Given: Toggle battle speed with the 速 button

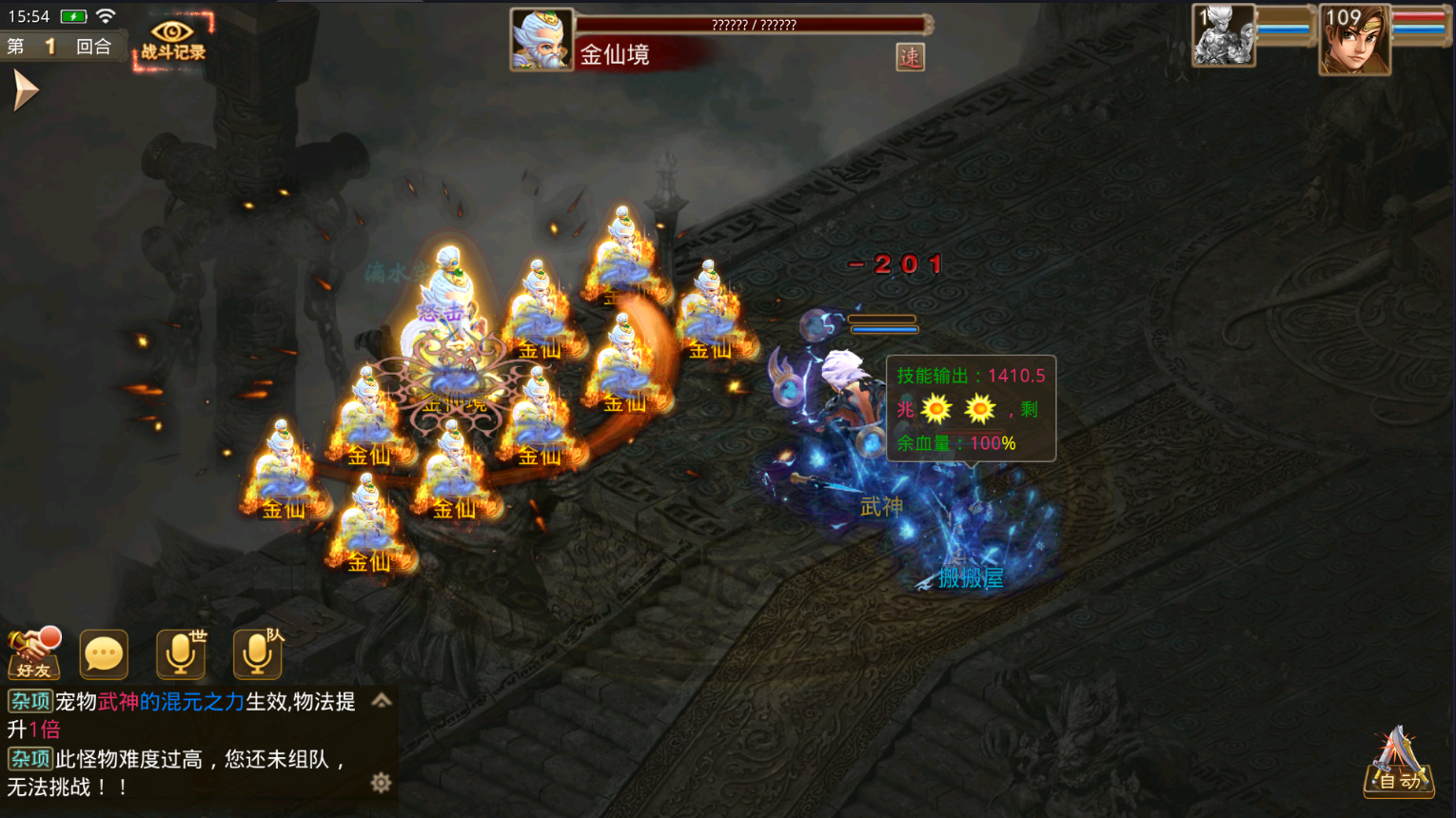Looking at the screenshot, I should click(x=910, y=57).
